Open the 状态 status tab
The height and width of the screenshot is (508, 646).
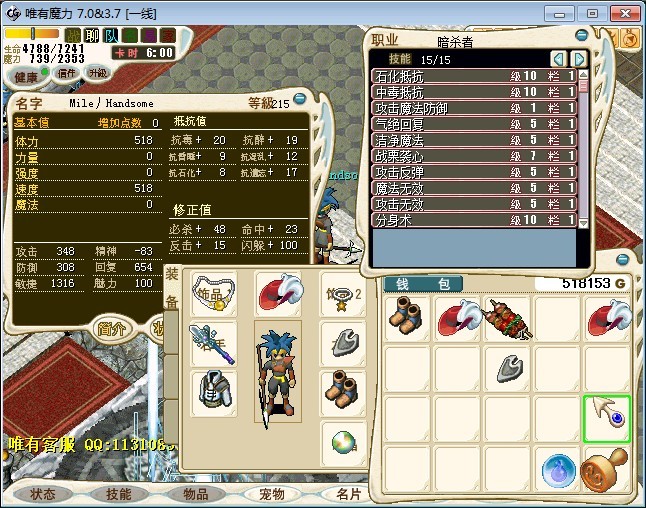43,494
